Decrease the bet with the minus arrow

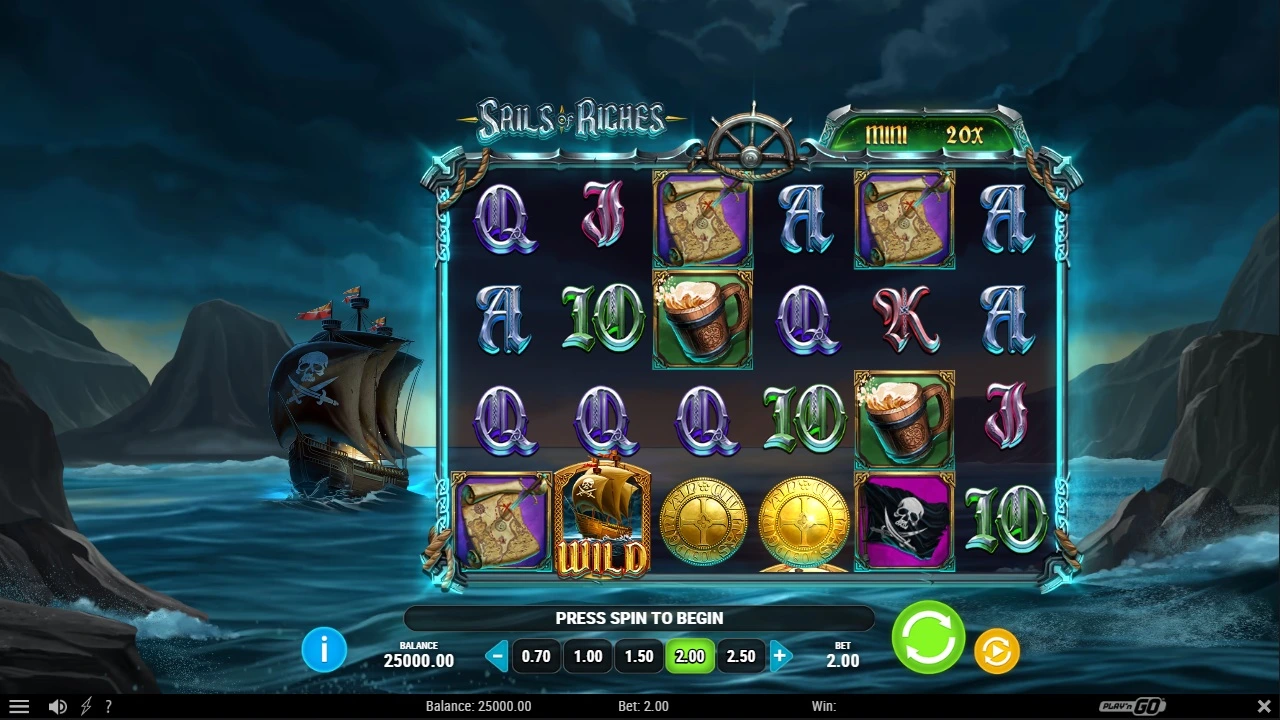pyautogui.click(x=497, y=657)
